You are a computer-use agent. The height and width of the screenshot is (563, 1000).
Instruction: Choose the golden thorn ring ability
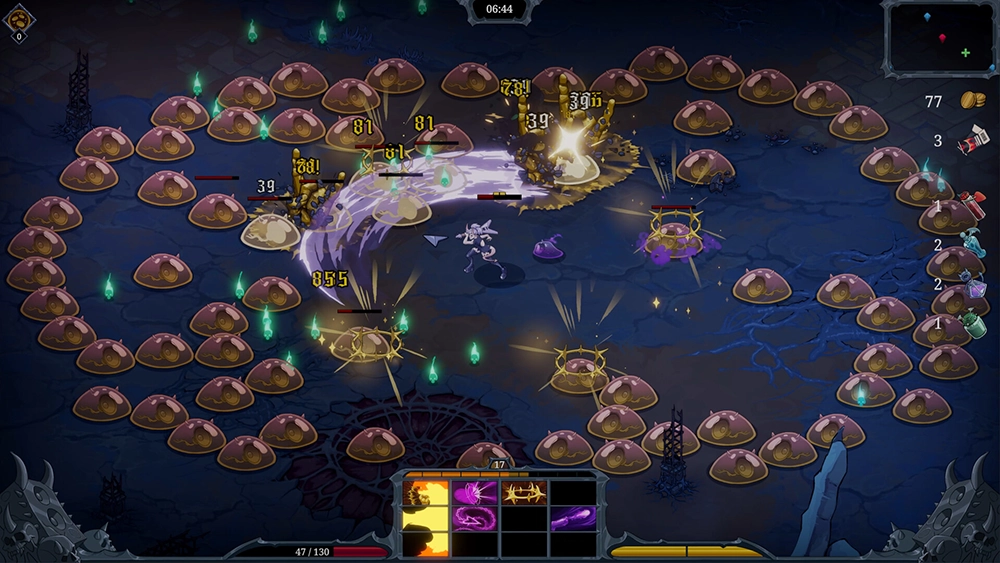pos(524,491)
